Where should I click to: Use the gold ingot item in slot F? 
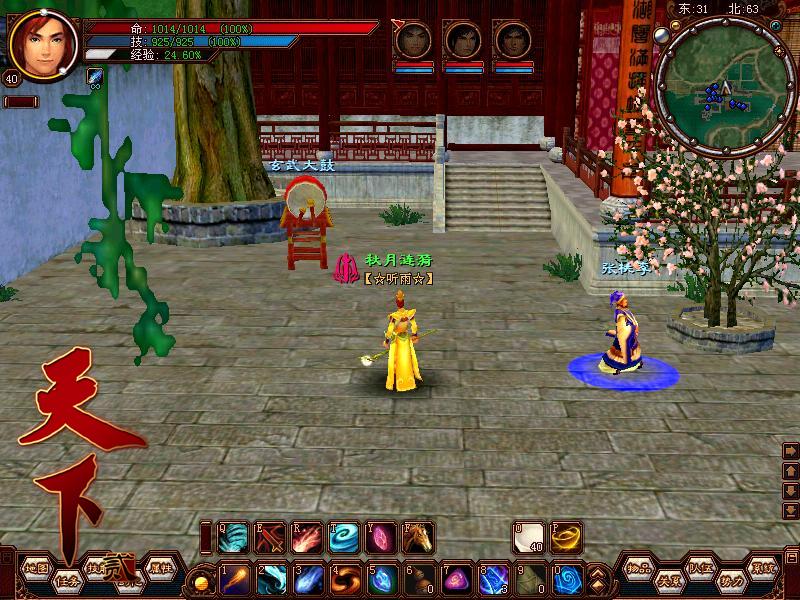566,538
